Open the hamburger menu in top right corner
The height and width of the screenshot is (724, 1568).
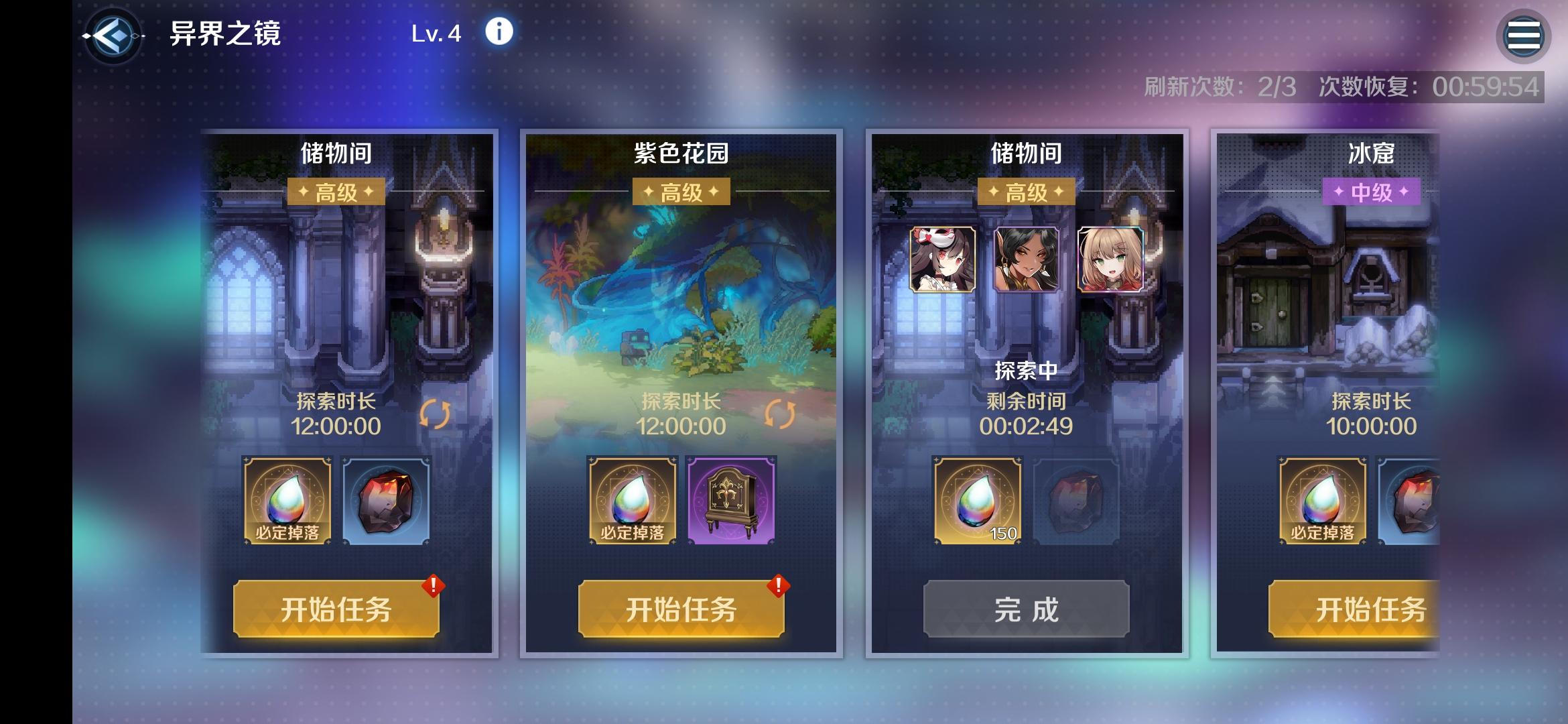1523,34
